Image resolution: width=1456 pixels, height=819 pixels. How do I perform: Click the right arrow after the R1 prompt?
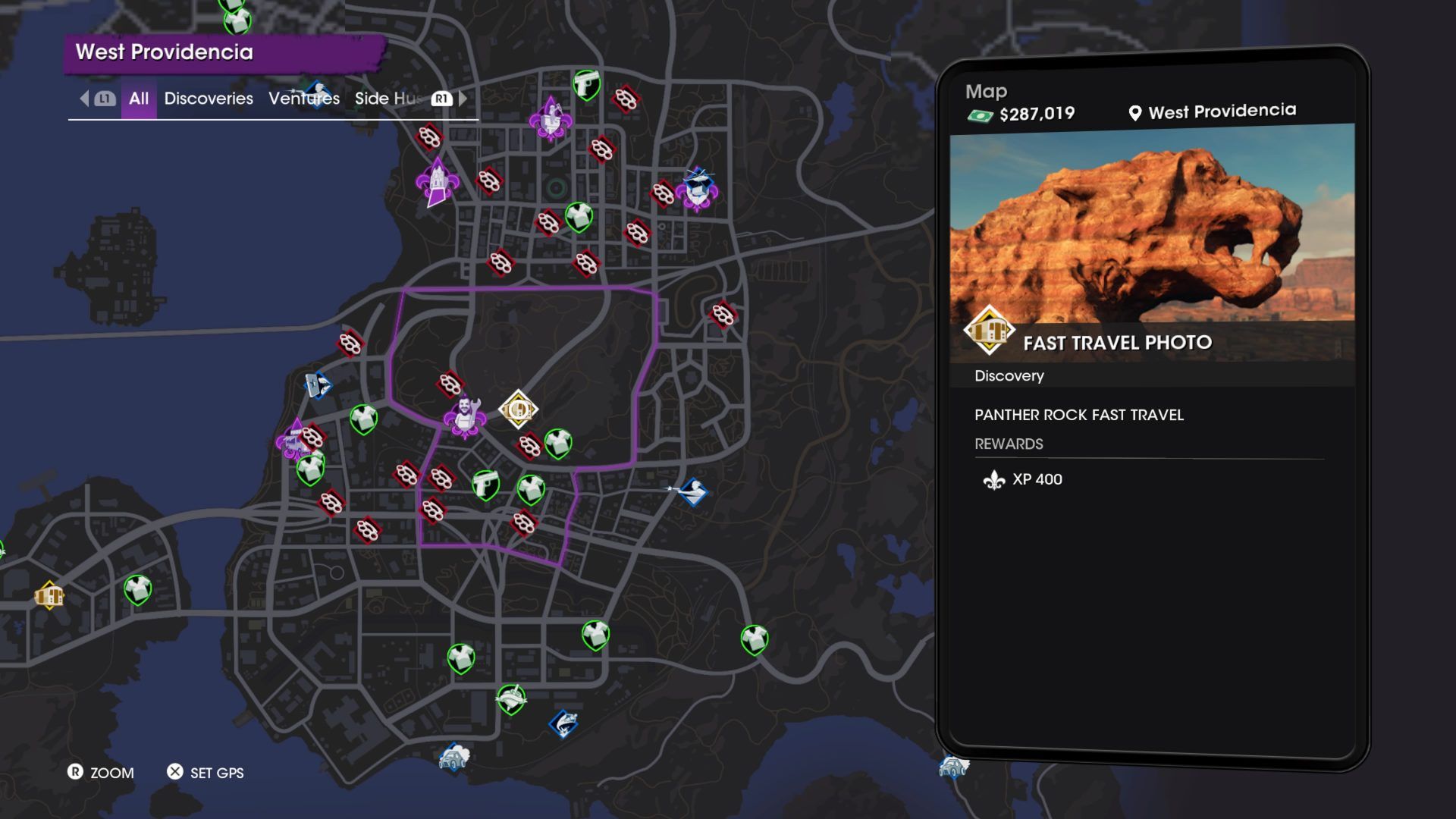[x=464, y=99]
